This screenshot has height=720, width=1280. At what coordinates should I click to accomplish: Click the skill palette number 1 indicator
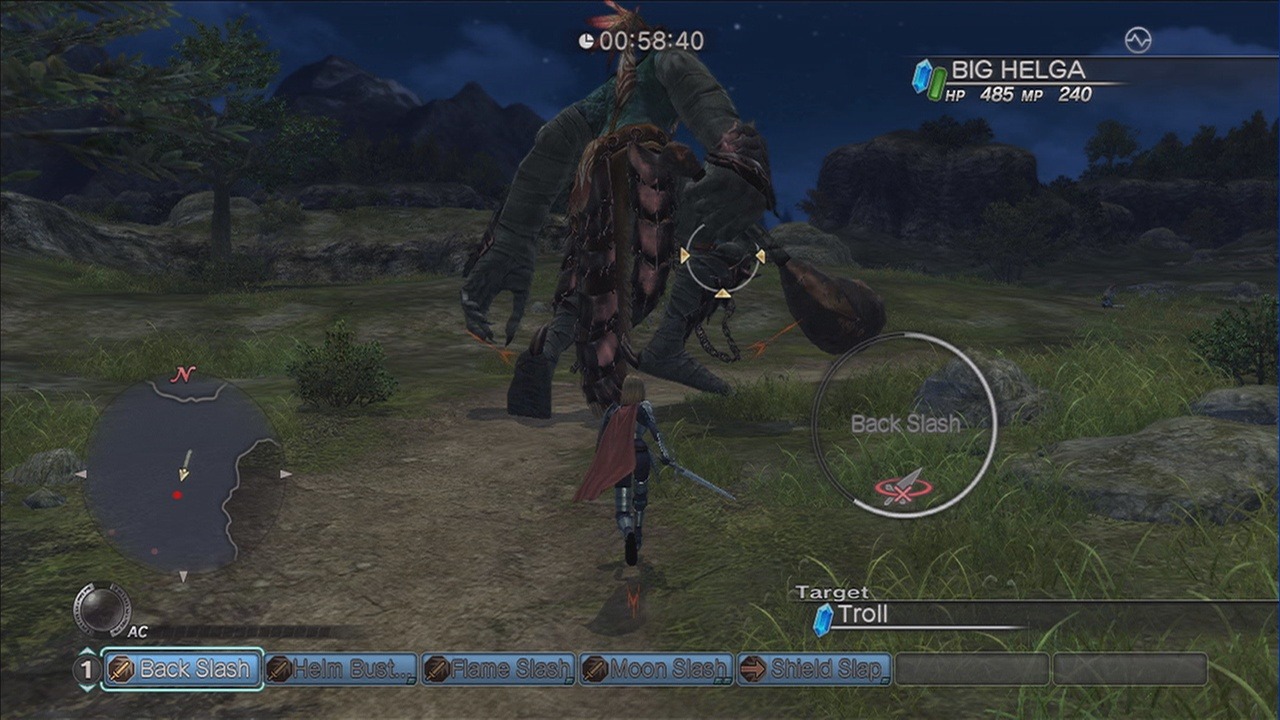point(86,669)
